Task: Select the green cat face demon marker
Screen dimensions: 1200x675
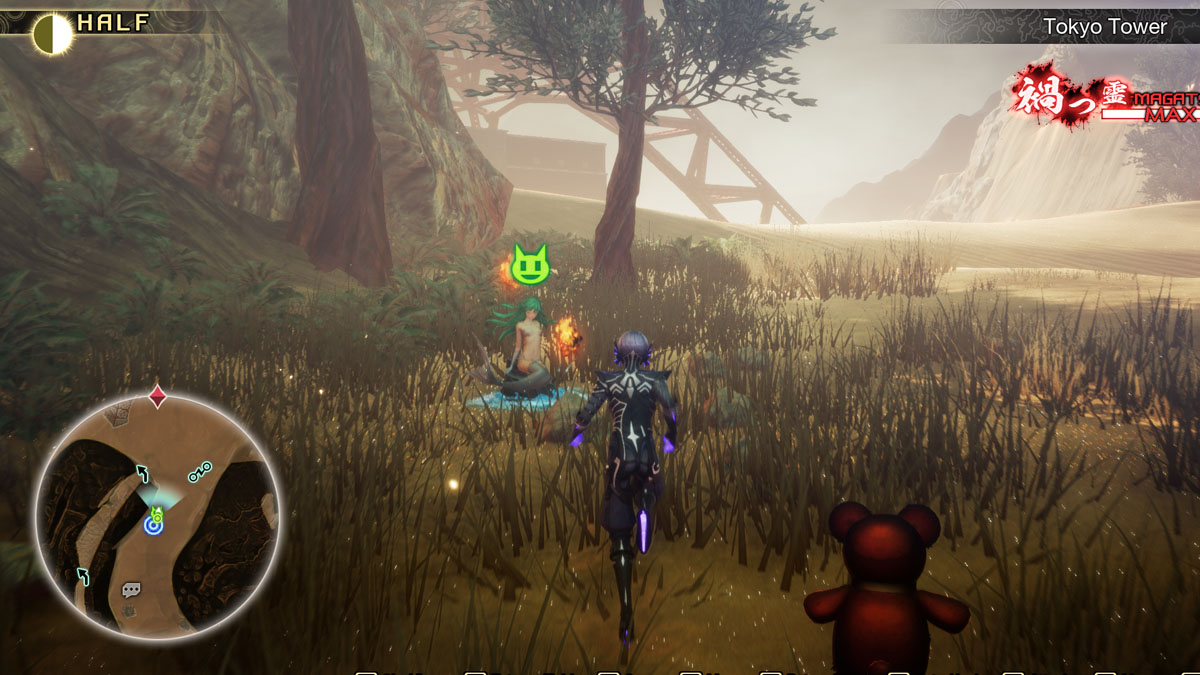Action: (531, 263)
